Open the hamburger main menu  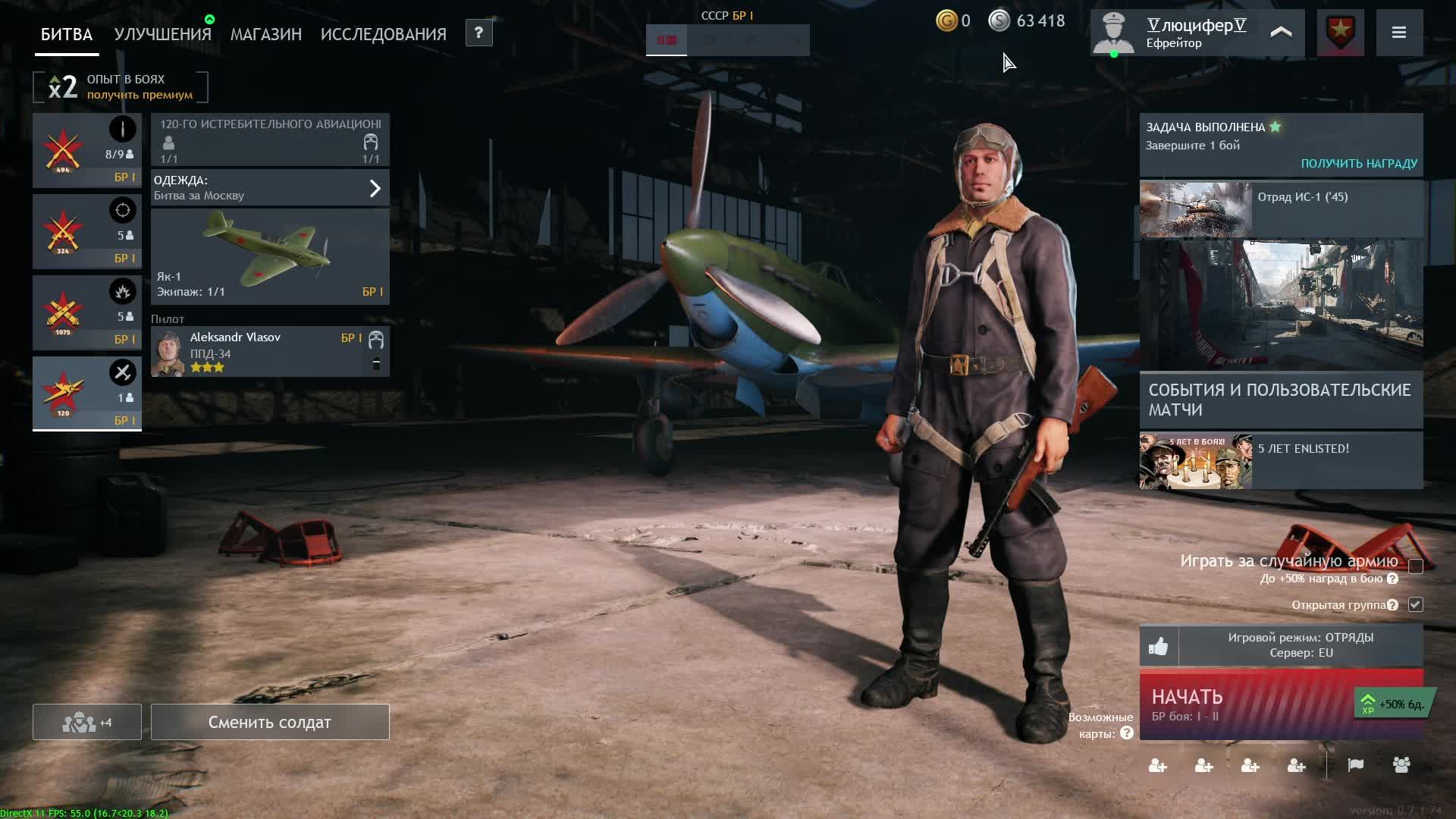[1399, 33]
